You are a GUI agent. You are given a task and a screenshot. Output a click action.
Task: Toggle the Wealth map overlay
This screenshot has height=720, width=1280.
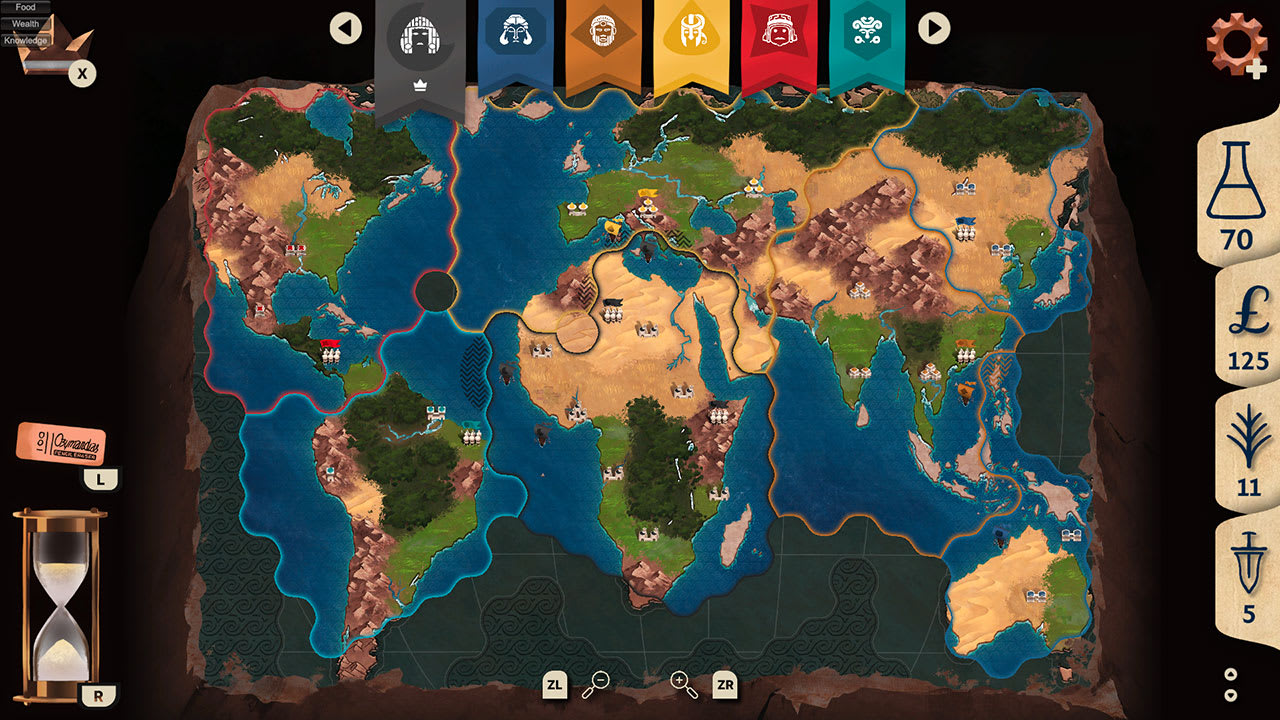(x=24, y=22)
